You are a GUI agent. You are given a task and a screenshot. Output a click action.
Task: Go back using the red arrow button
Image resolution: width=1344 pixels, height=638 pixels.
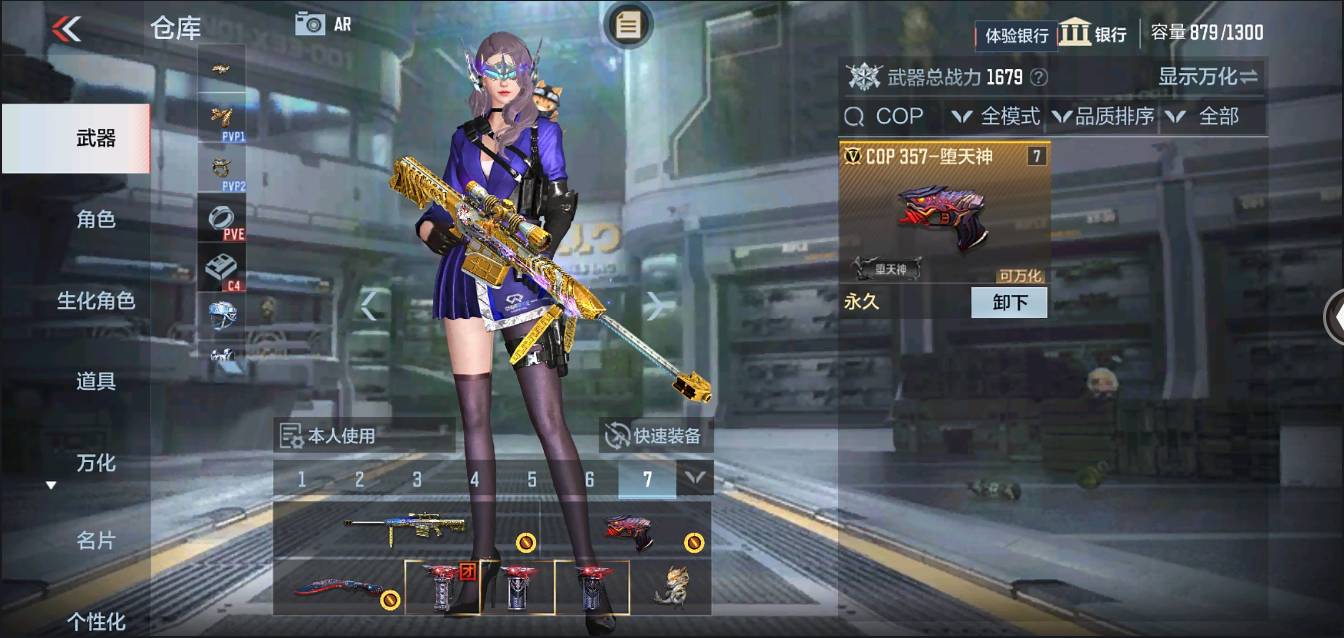(66, 28)
